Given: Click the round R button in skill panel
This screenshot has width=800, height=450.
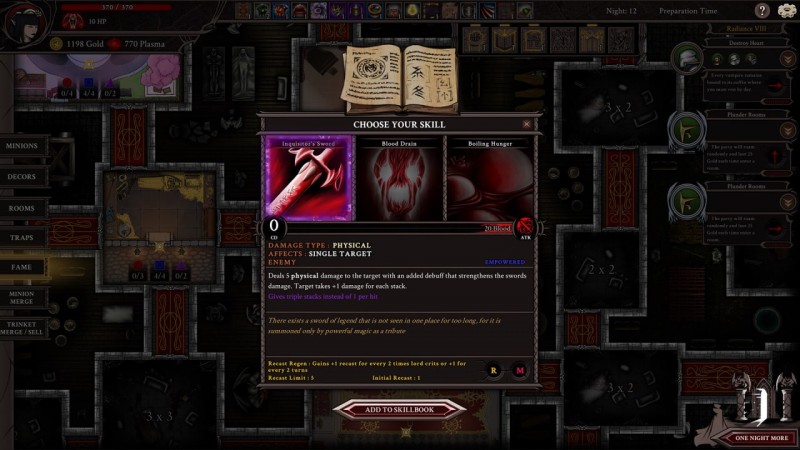Looking at the screenshot, I should [x=493, y=370].
